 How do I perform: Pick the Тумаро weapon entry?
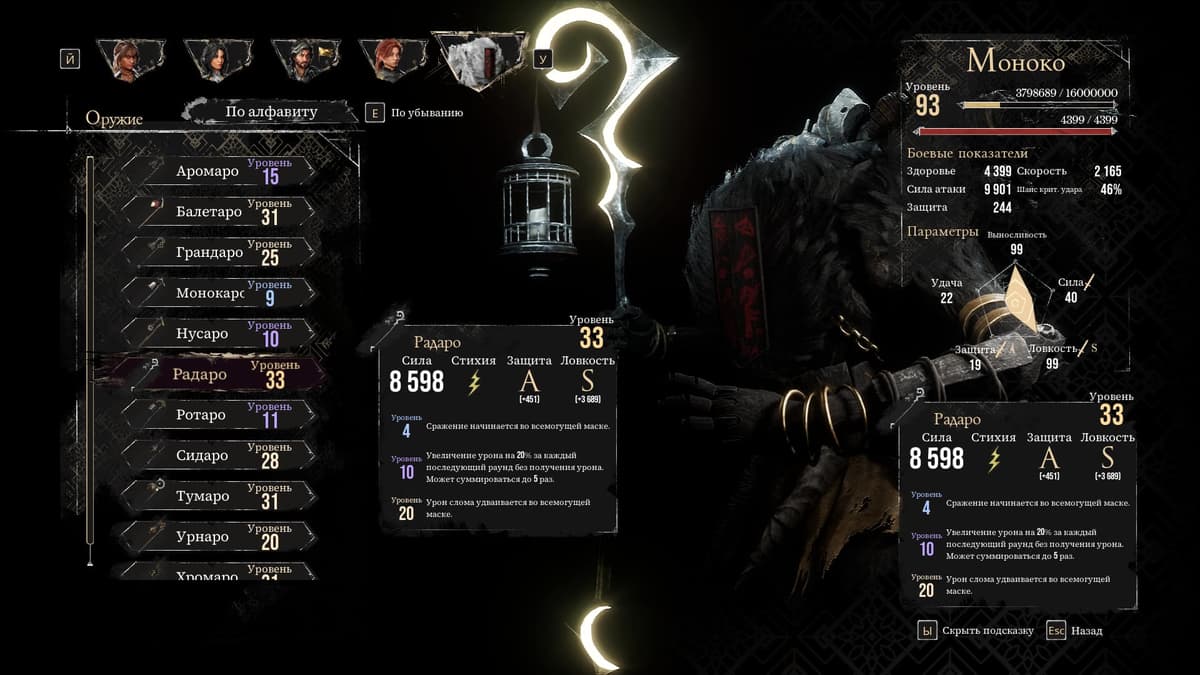point(215,497)
